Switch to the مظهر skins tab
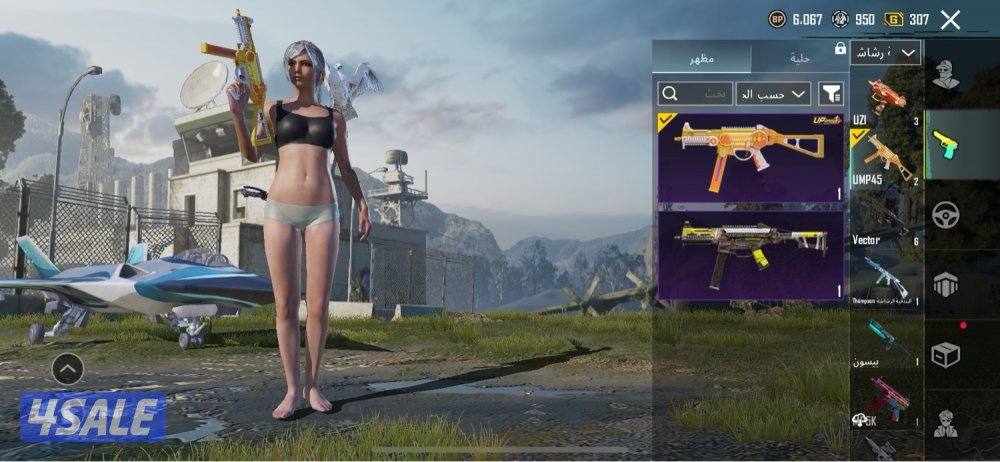Viewport: 1000px width, 462px height. tap(700, 58)
